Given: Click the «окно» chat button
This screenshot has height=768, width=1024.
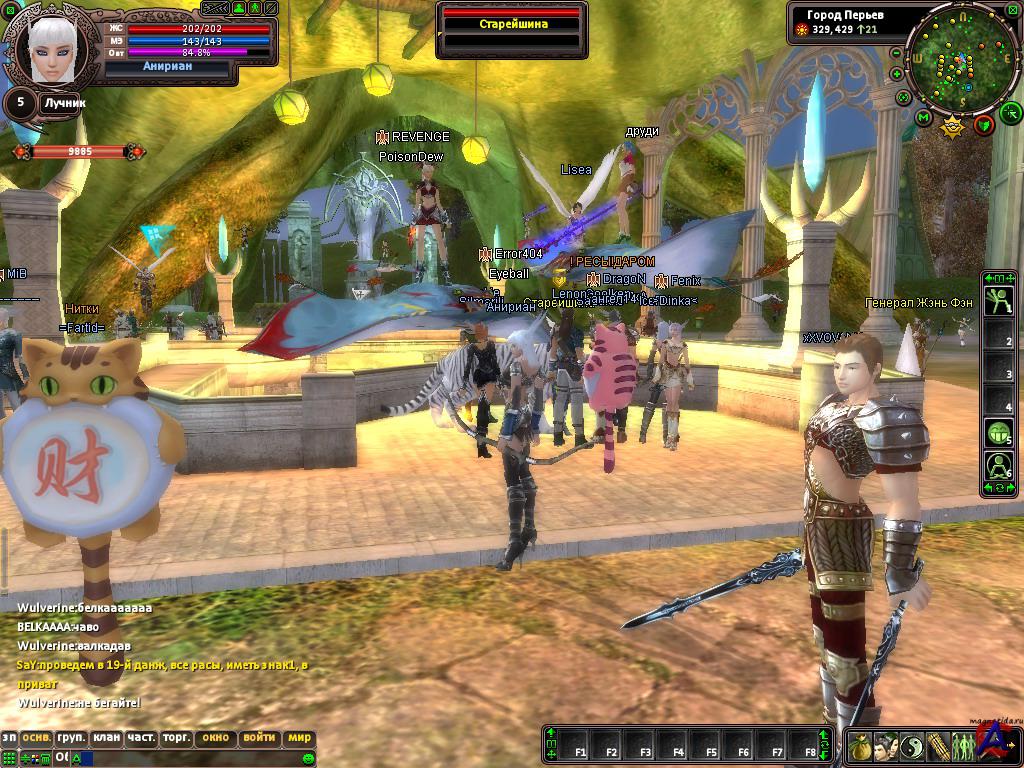Looking at the screenshot, I should [215, 738].
